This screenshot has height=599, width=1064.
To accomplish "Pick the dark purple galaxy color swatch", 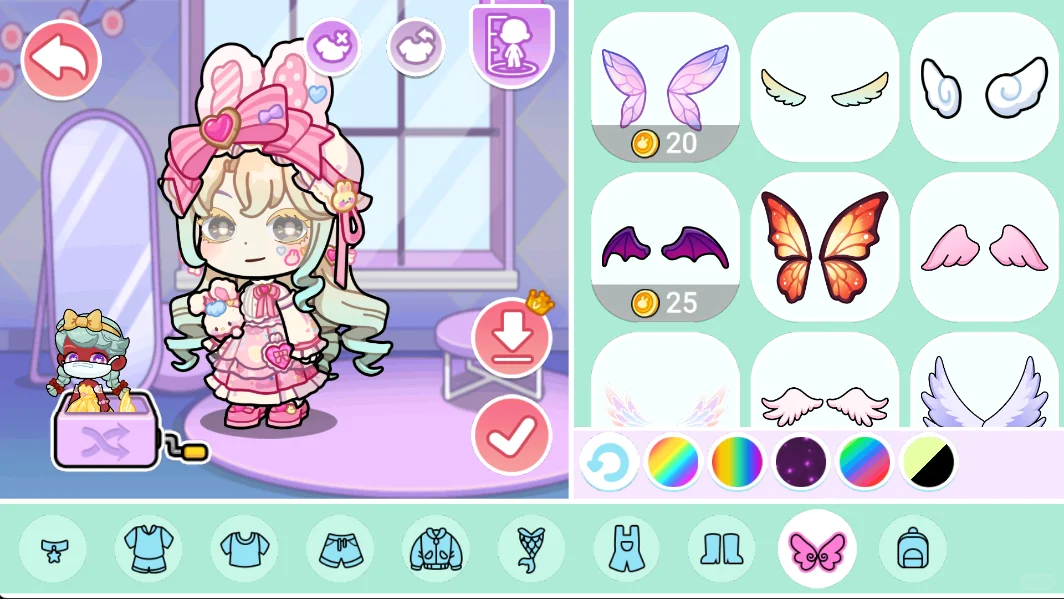I will click(802, 462).
